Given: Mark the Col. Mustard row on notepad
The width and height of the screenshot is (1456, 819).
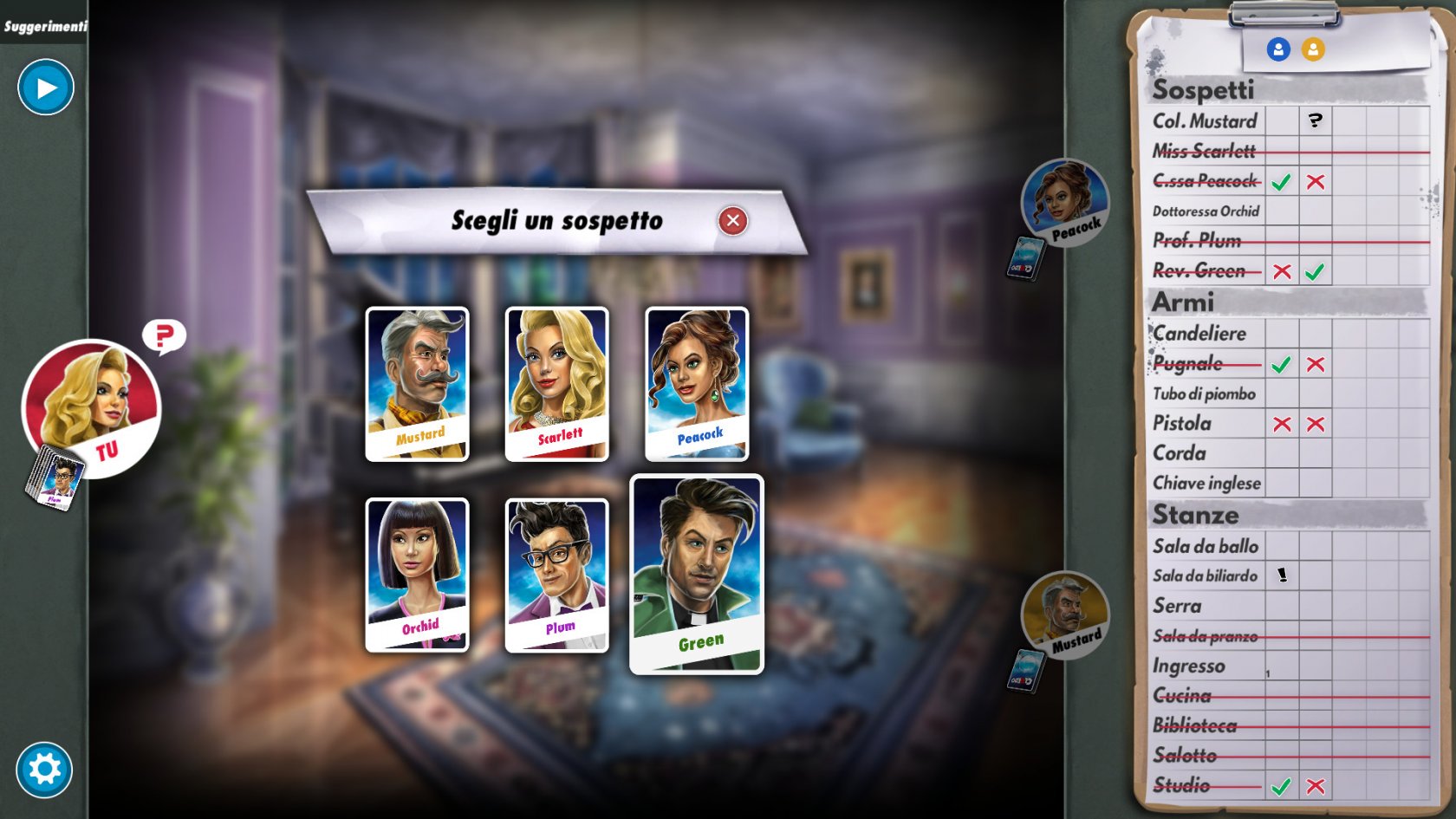Looking at the screenshot, I should click(x=1205, y=121).
